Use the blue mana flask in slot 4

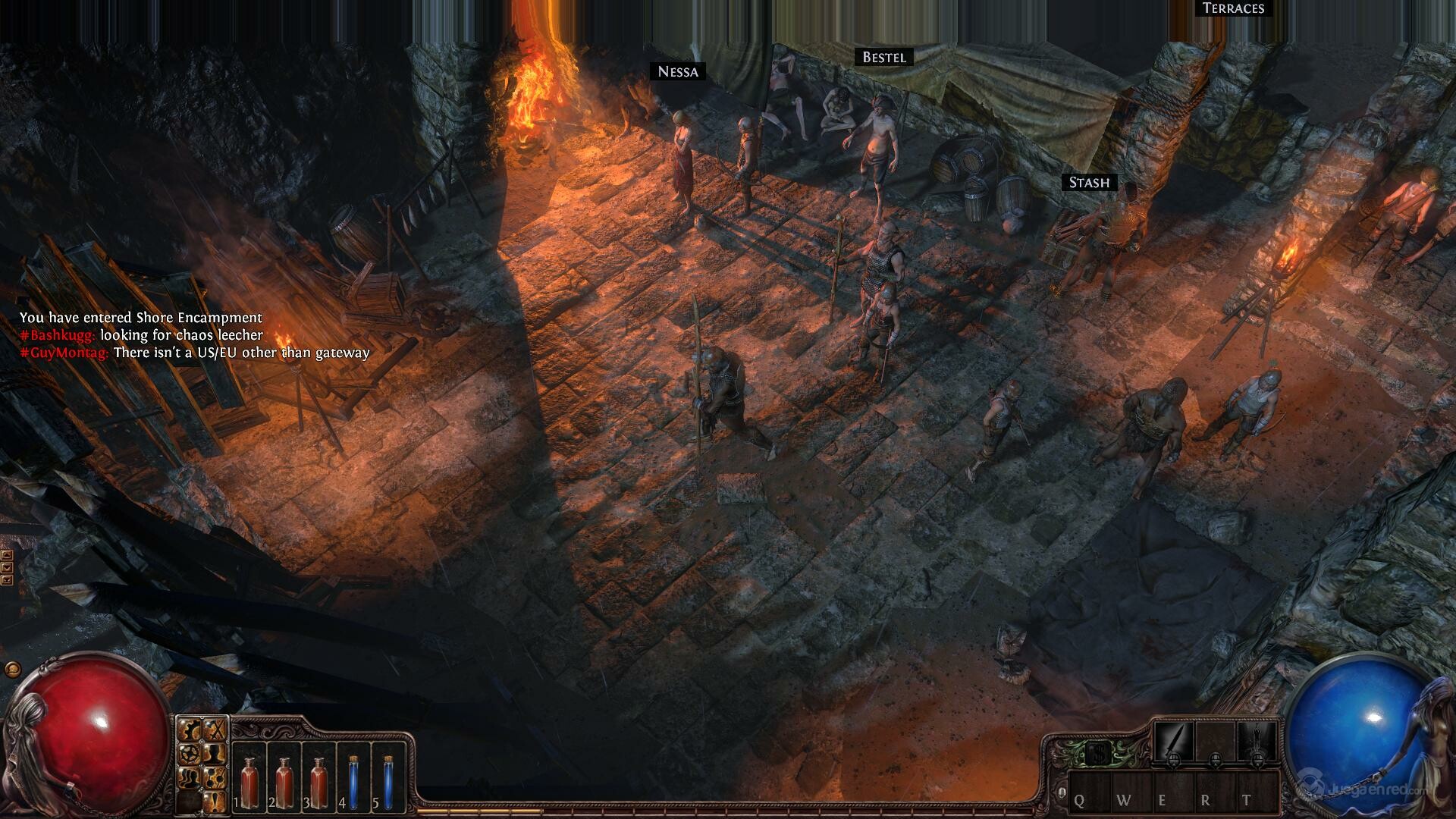[x=354, y=781]
